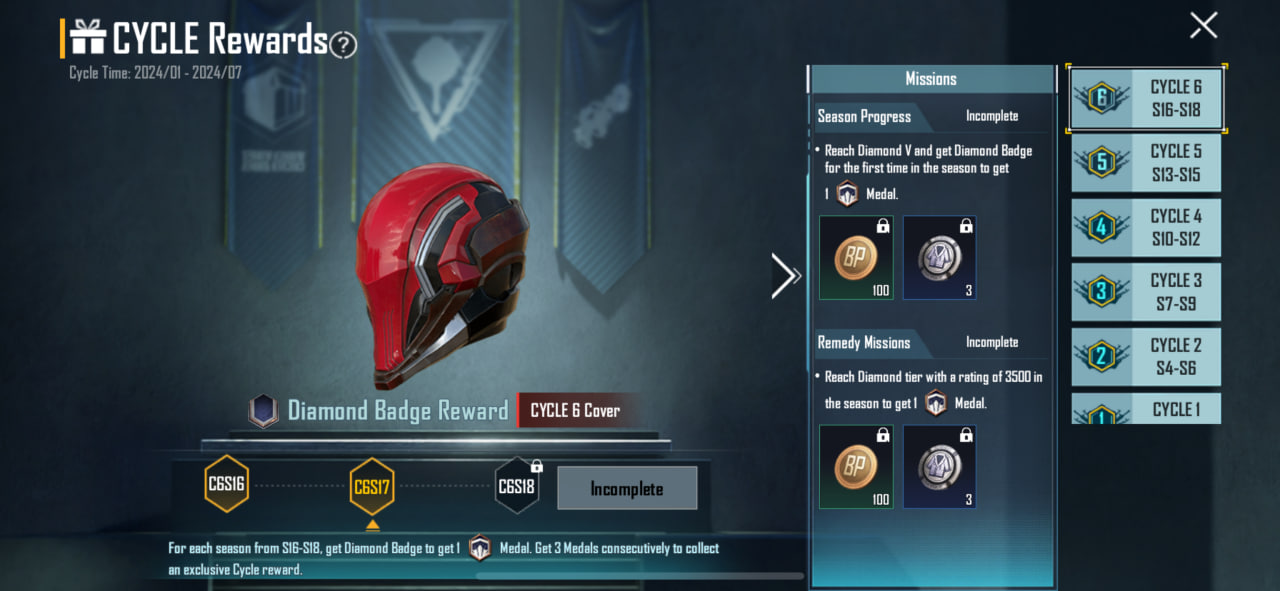The image size is (1280, 591).
Task: Show Cycle 3 S7-S9 rewards
Action: [1146, 292]
